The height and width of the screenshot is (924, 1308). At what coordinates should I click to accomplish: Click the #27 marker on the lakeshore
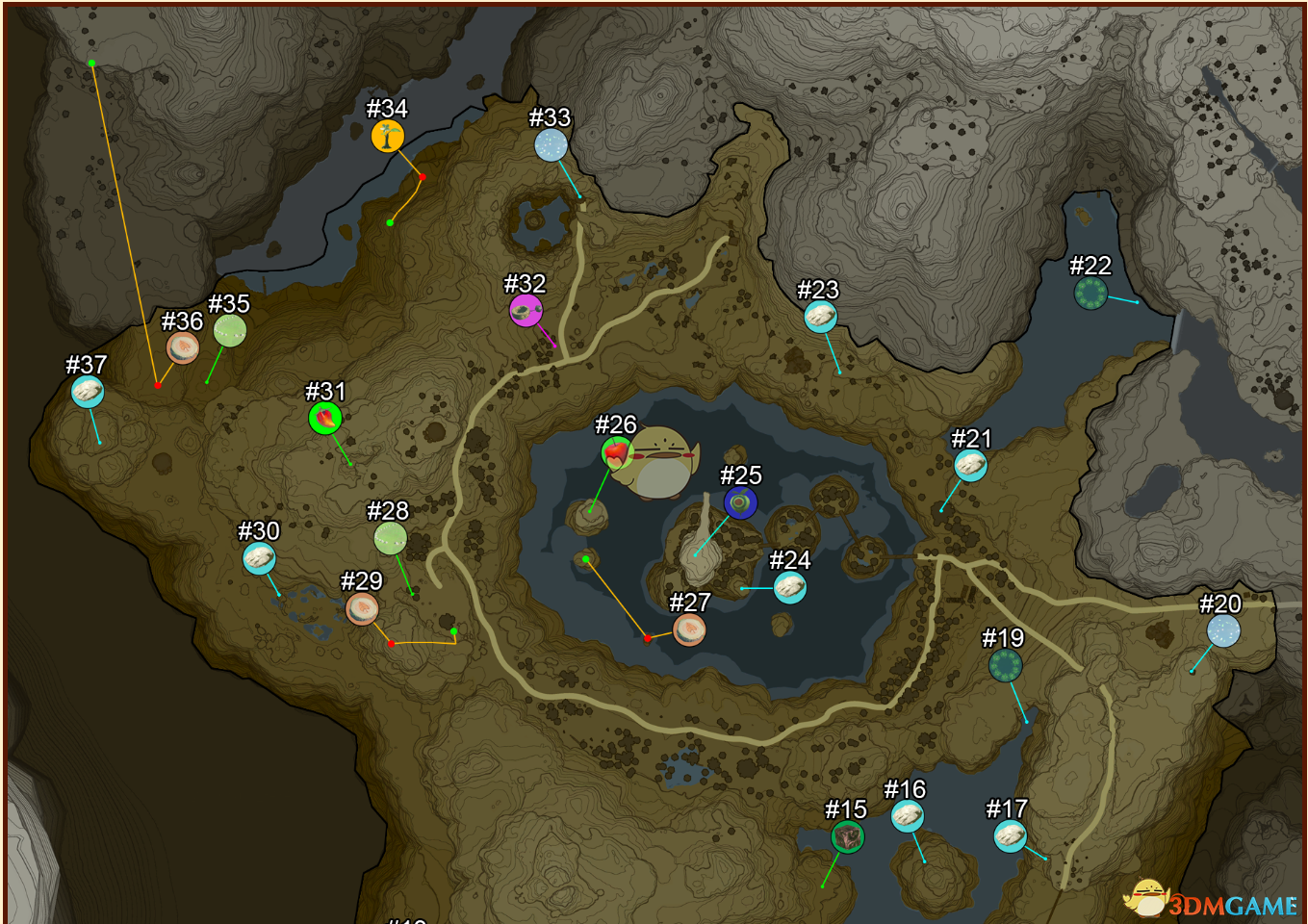[x=689, y=629]
